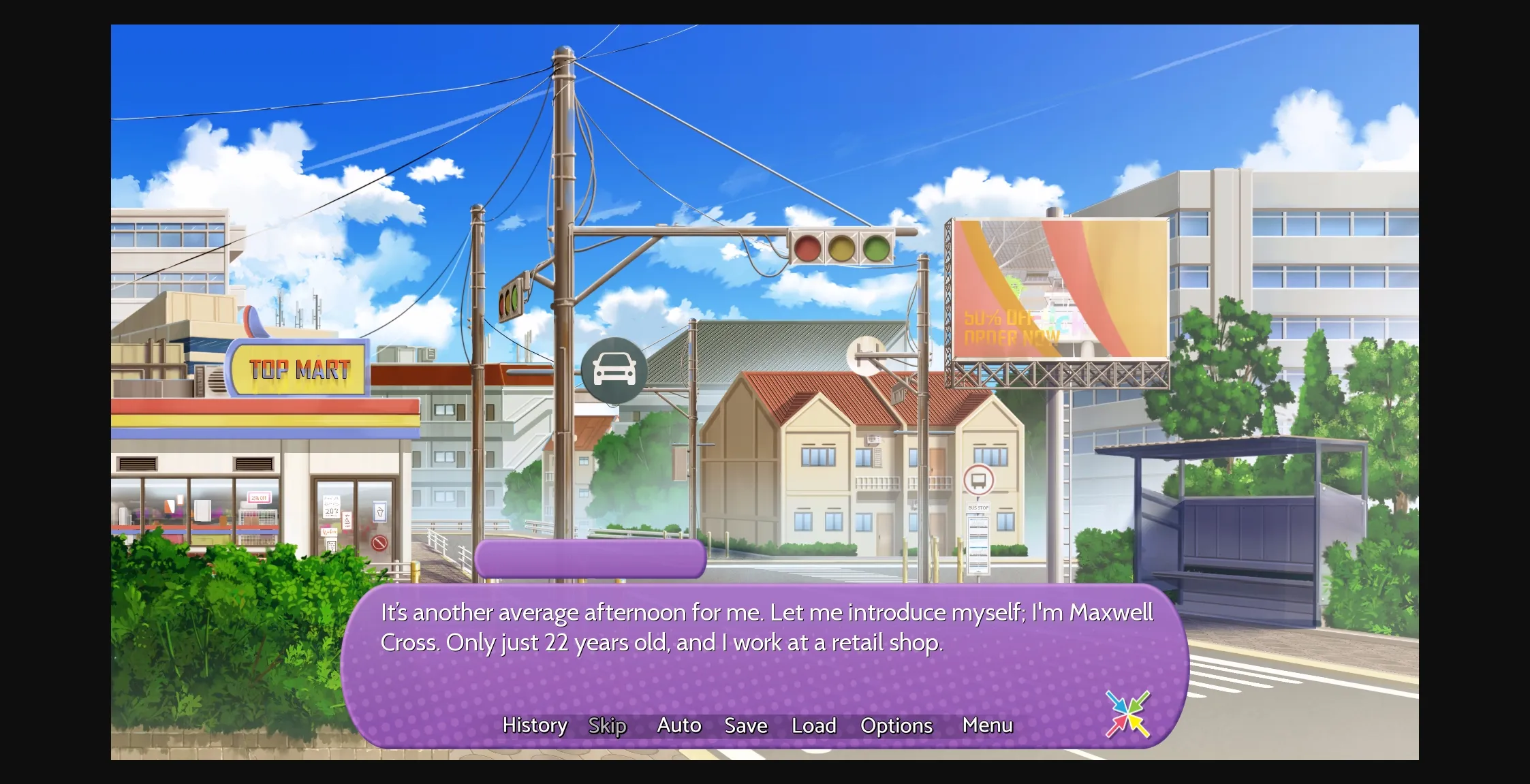Open the dialogue History log
Screen dimensions: 1530x784
535,726
